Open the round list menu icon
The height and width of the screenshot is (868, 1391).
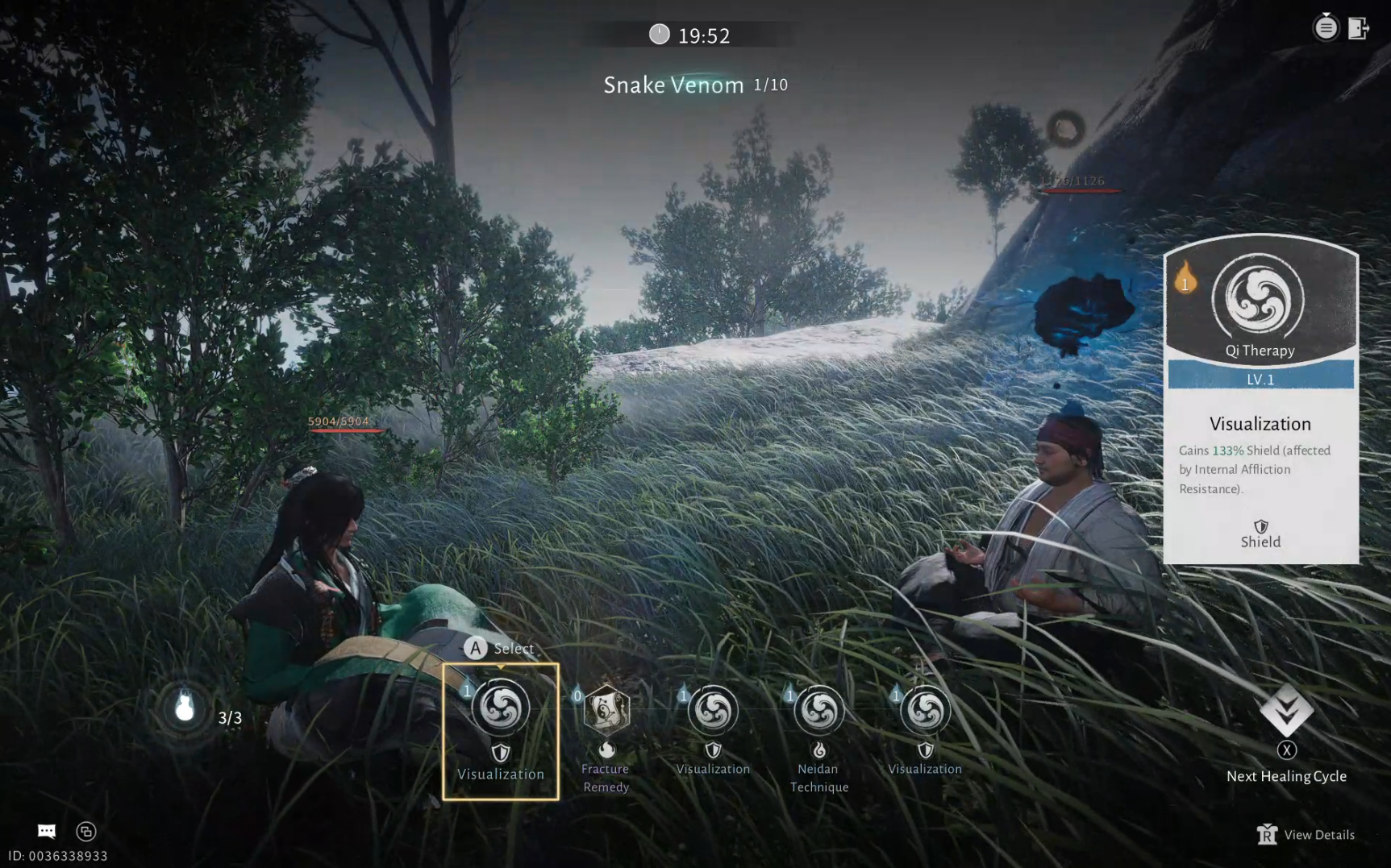[1326, 28]
